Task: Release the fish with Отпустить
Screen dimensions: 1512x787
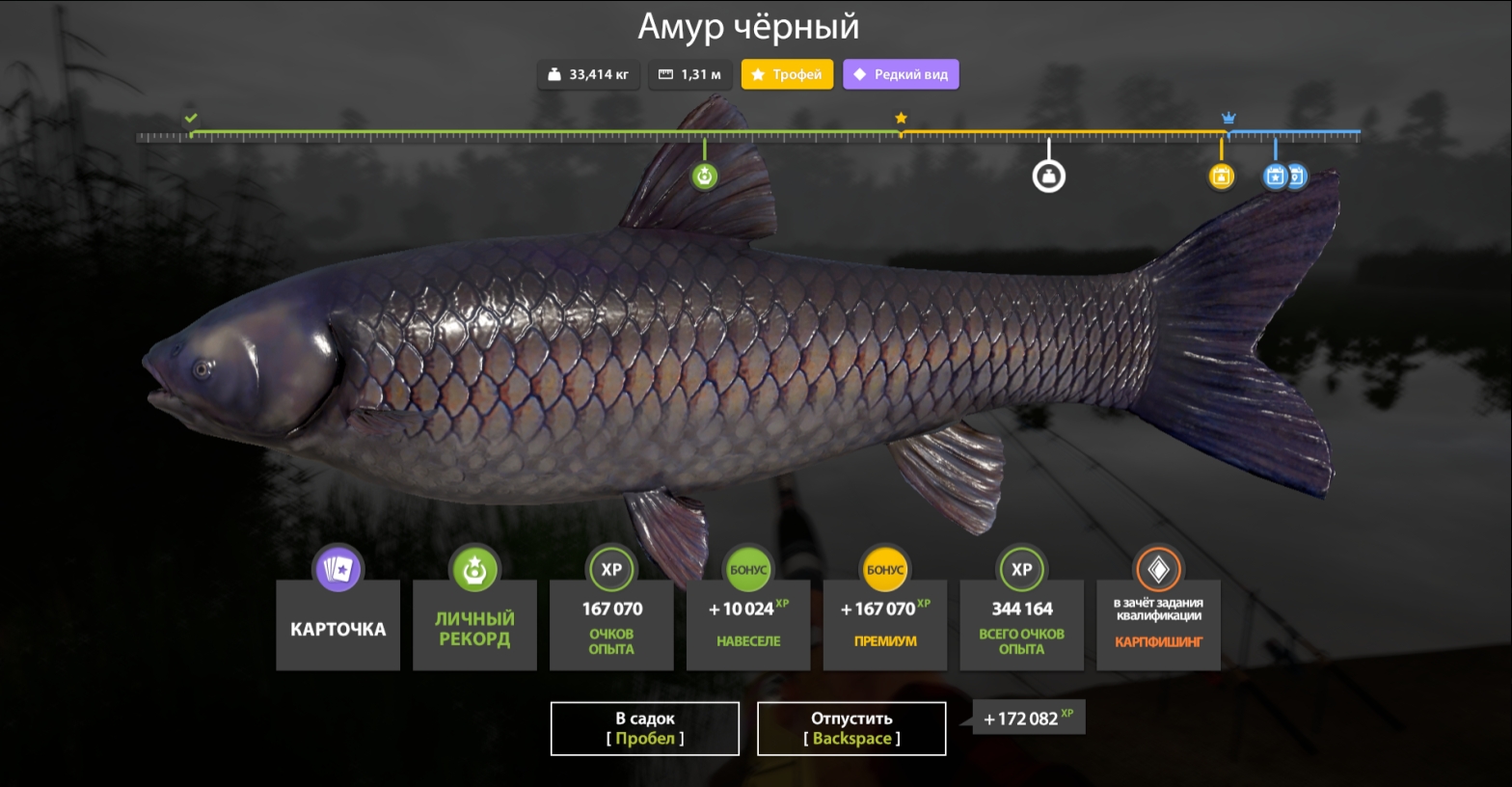Action: 851,728
